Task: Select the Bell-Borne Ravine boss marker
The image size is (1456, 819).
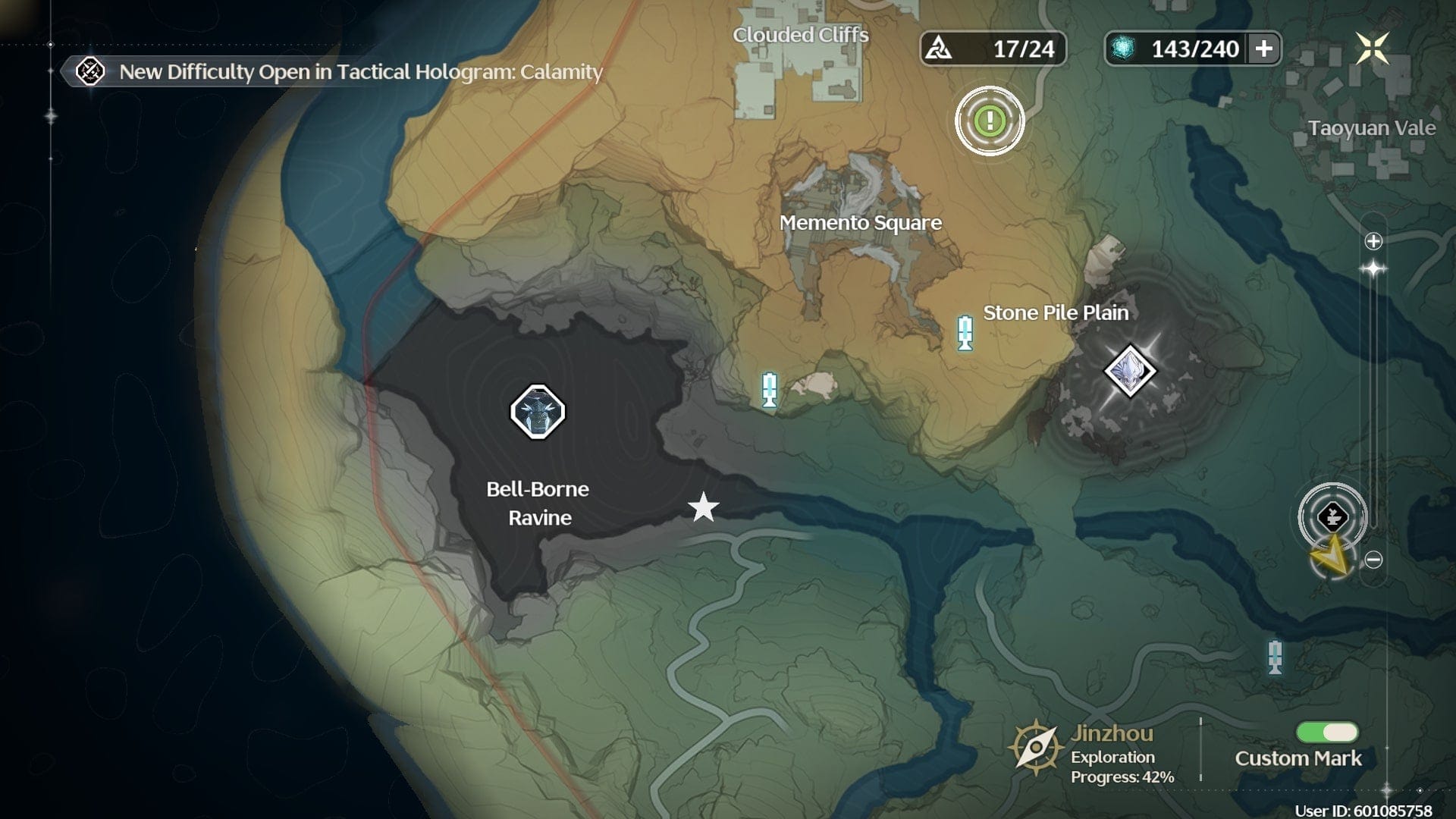Action: pos(538,412)
